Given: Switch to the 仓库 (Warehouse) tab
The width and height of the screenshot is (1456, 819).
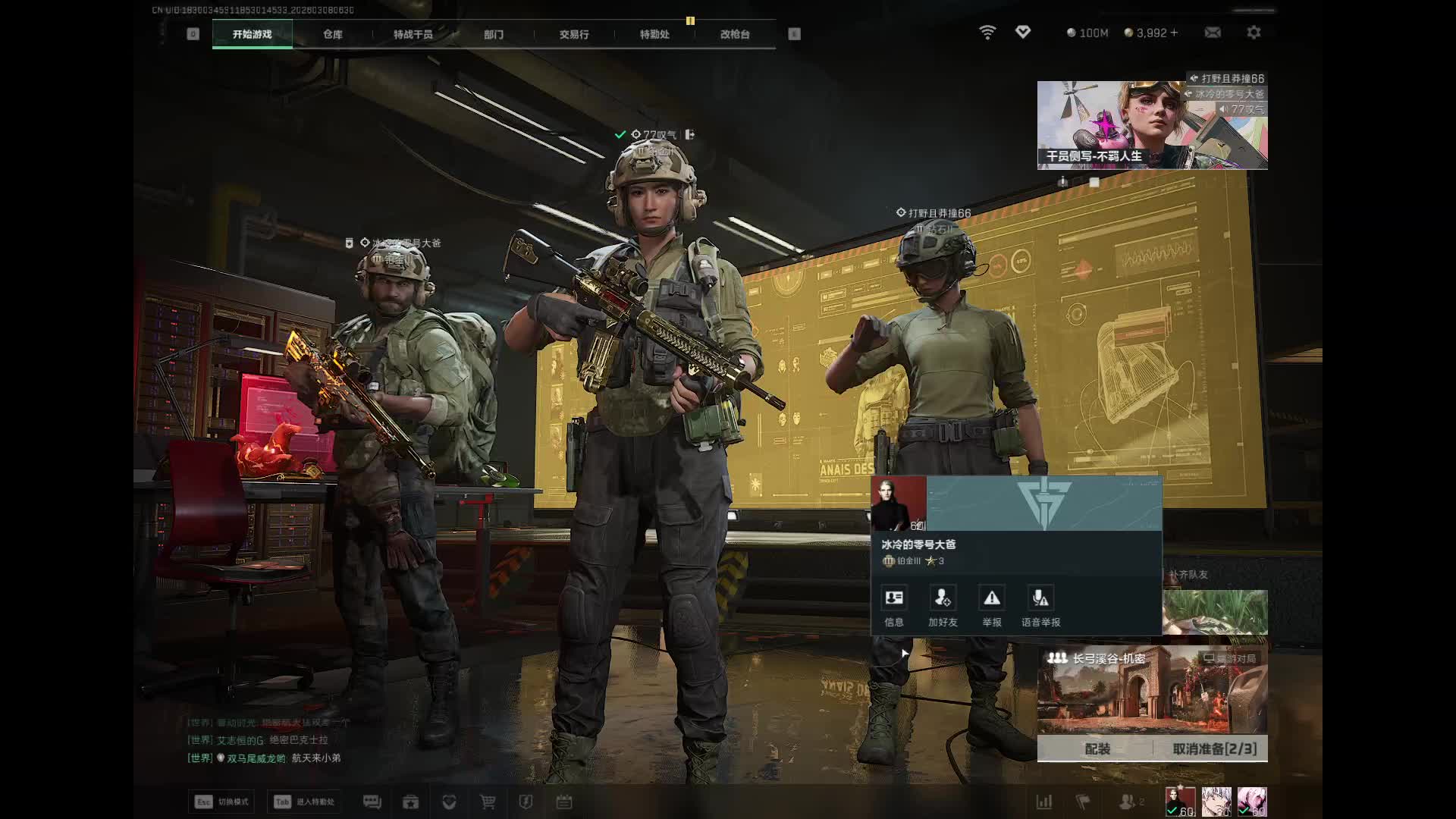Looking at the screenshot, I should [x=332, y=34].
